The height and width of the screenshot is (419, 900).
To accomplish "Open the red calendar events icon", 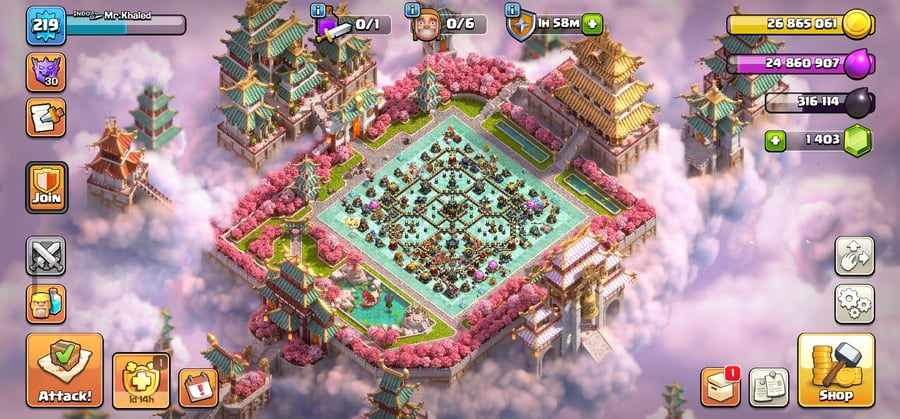I will coord(198,387).
